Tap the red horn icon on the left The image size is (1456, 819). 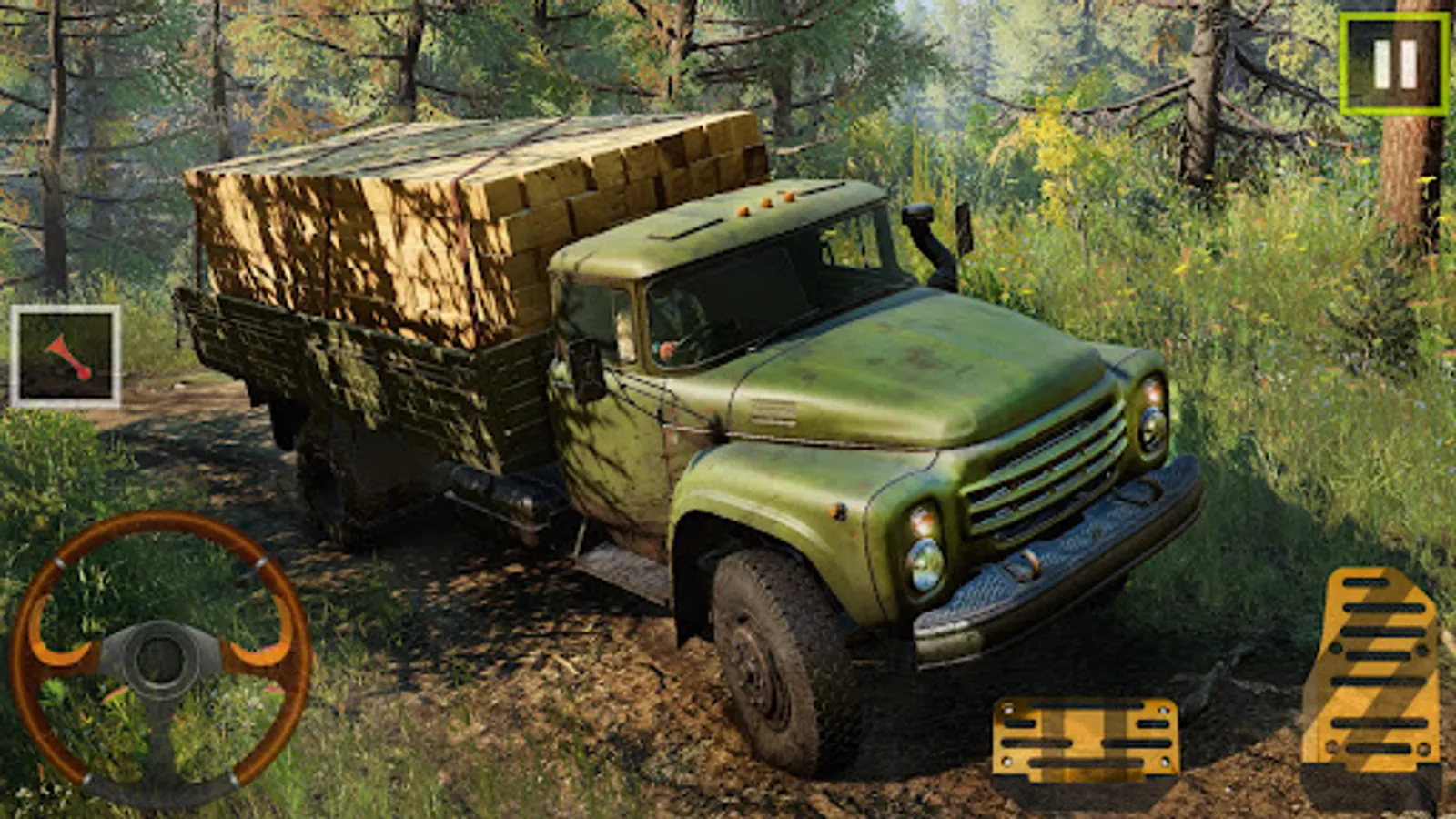(68, 355)
